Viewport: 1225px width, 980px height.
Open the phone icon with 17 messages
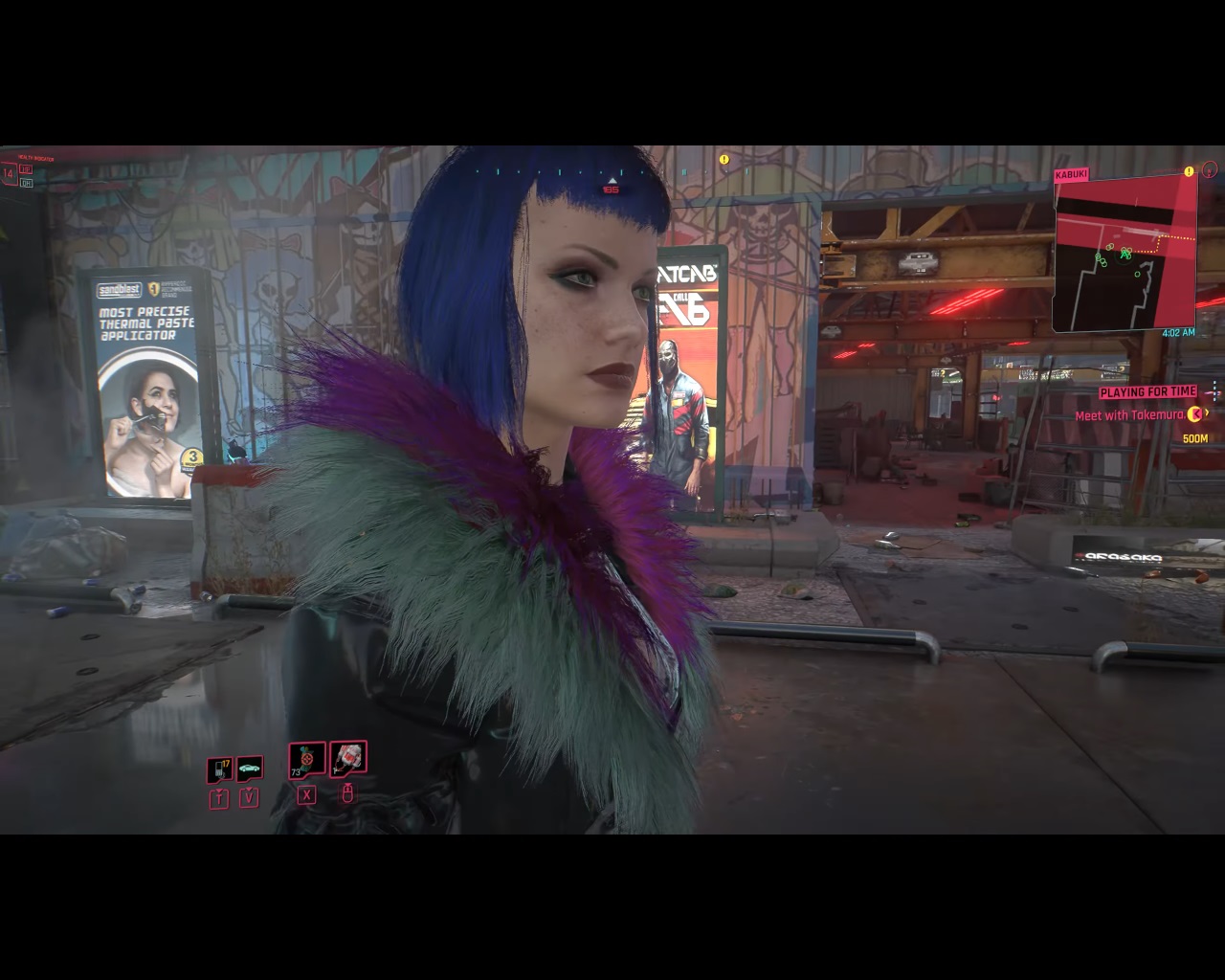click(x=219, y=768)
